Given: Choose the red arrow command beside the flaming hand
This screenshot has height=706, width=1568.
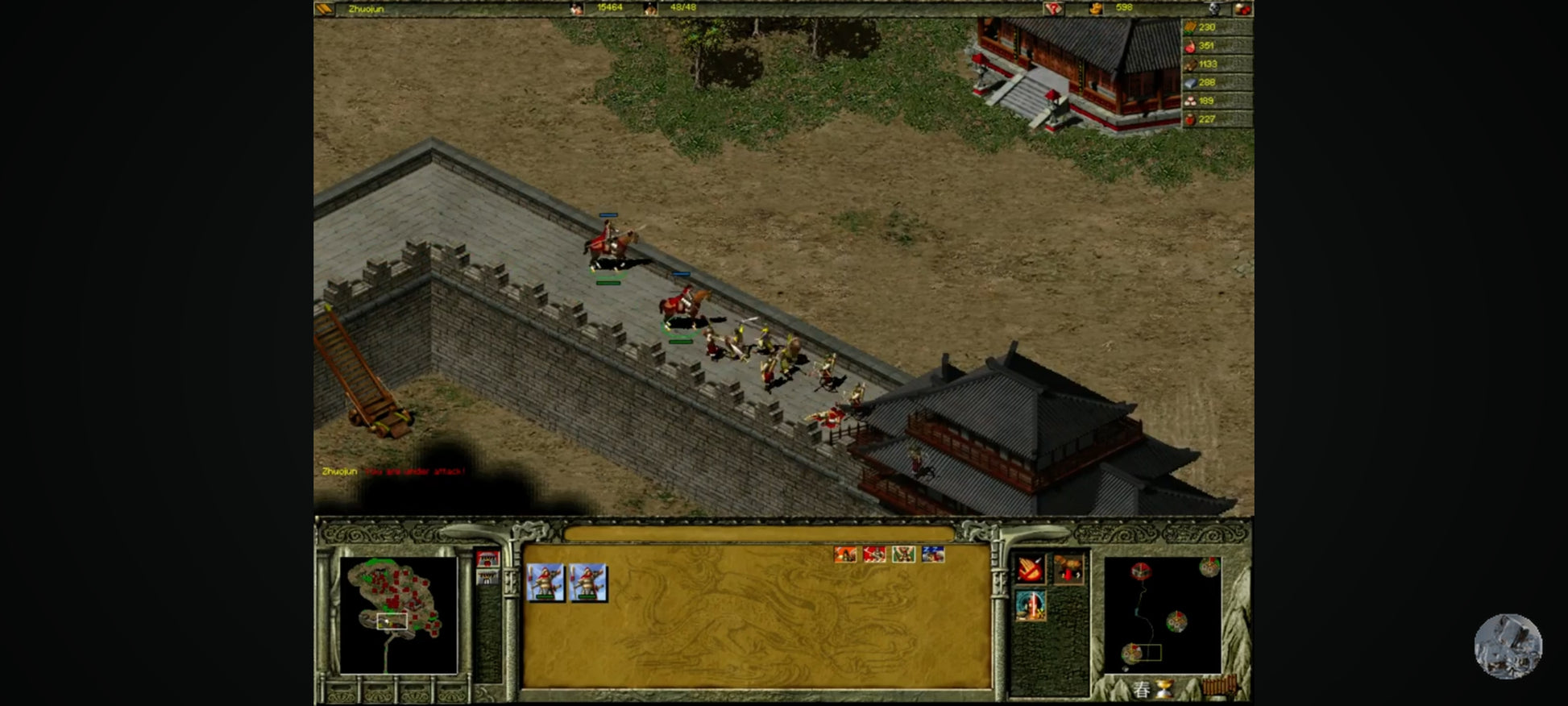Looking at the screenshot, I should [1068, 570].
